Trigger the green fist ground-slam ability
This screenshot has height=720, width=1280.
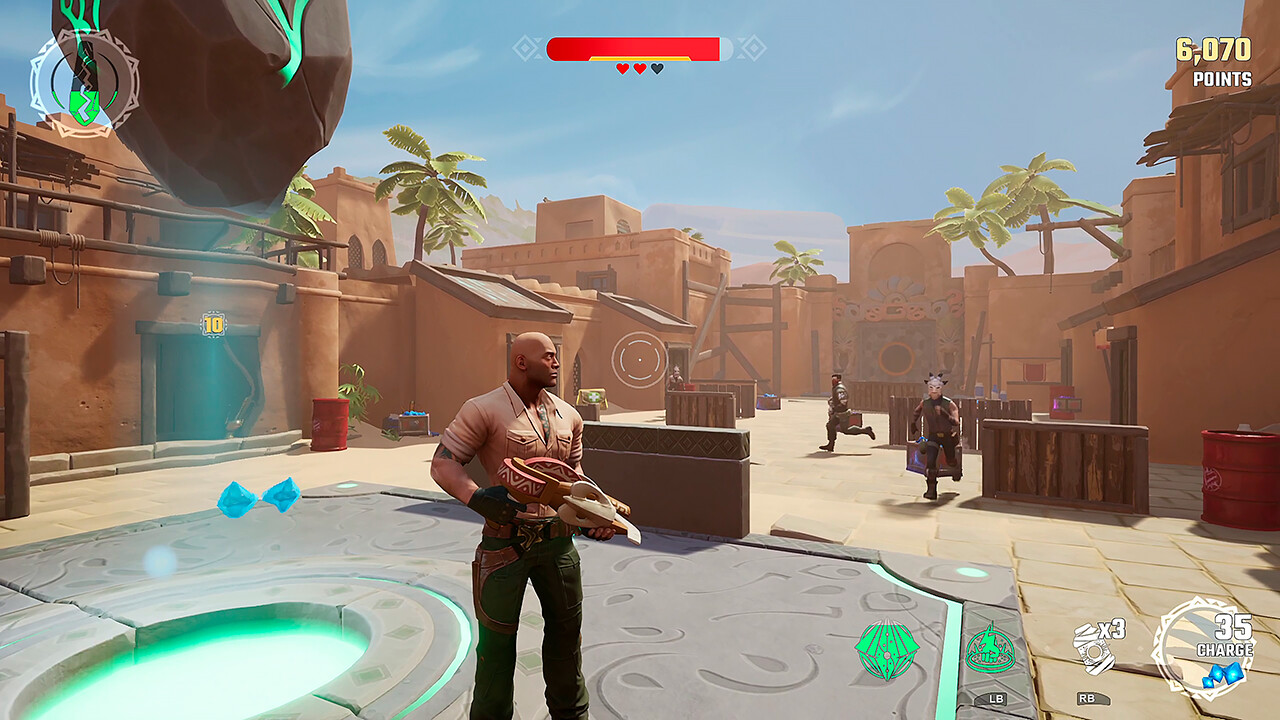(x=990, y=650)
